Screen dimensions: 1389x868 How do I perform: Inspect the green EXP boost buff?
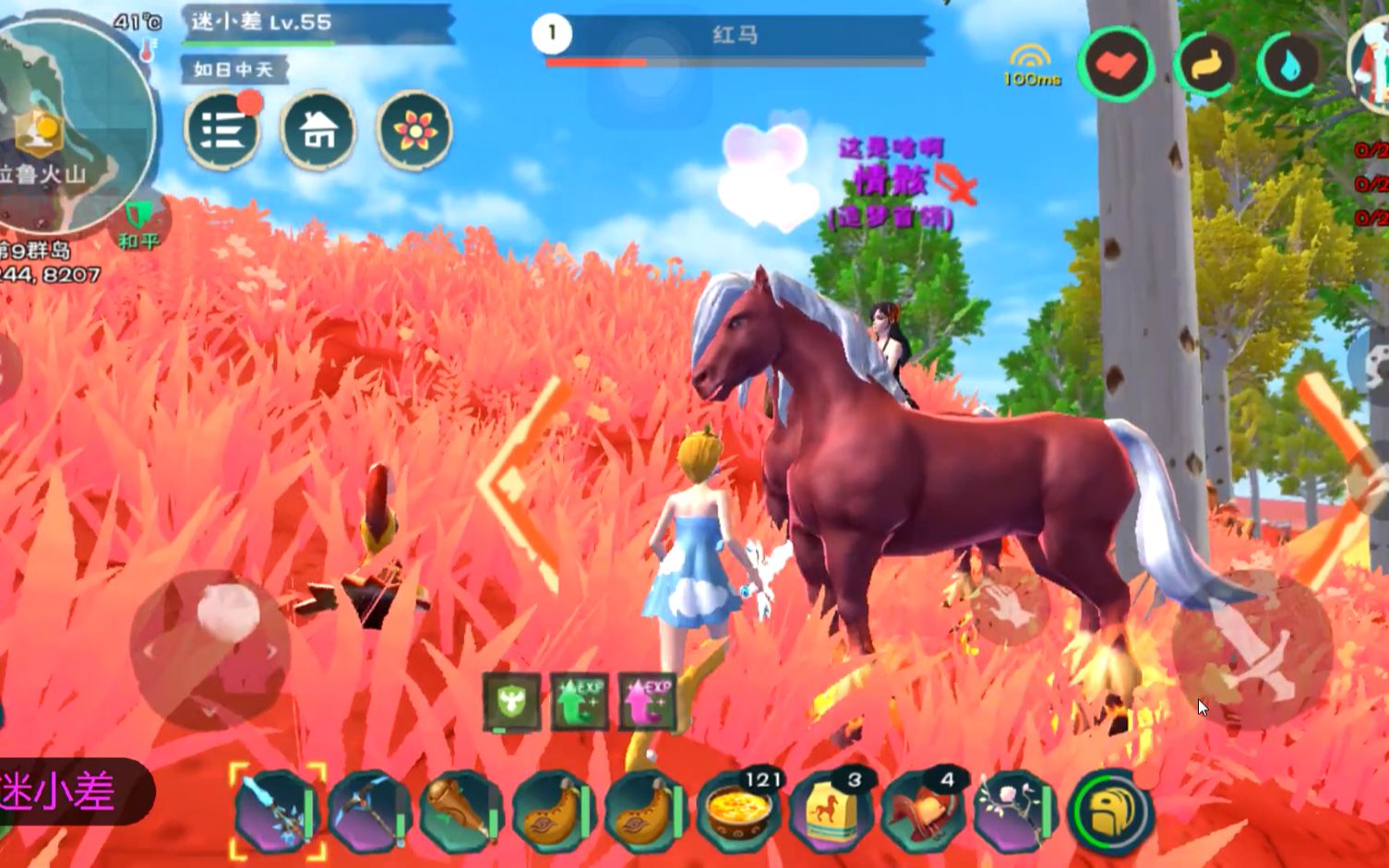[x=579, y=703]
